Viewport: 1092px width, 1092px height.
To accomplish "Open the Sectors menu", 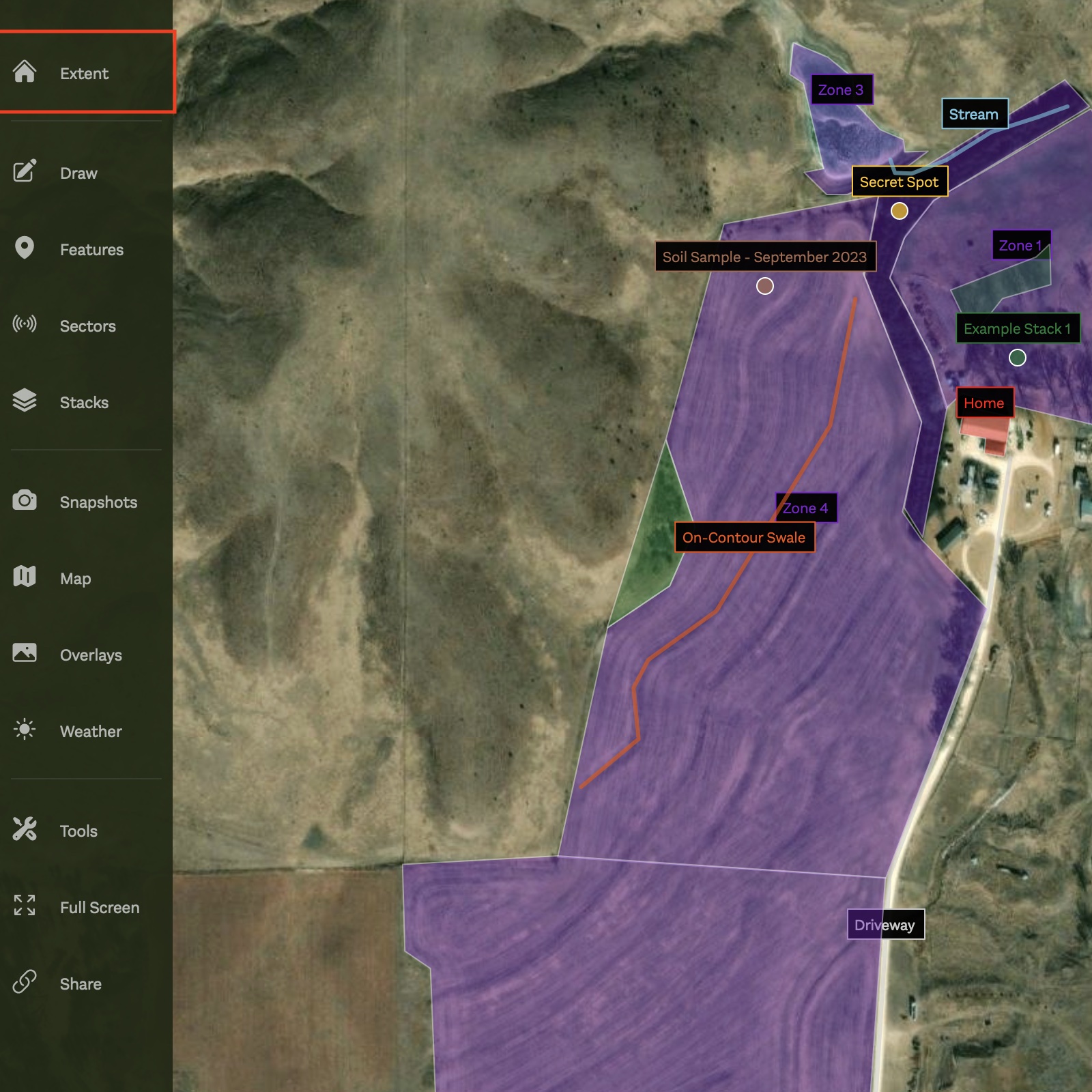I will click(x=87, y=326).
